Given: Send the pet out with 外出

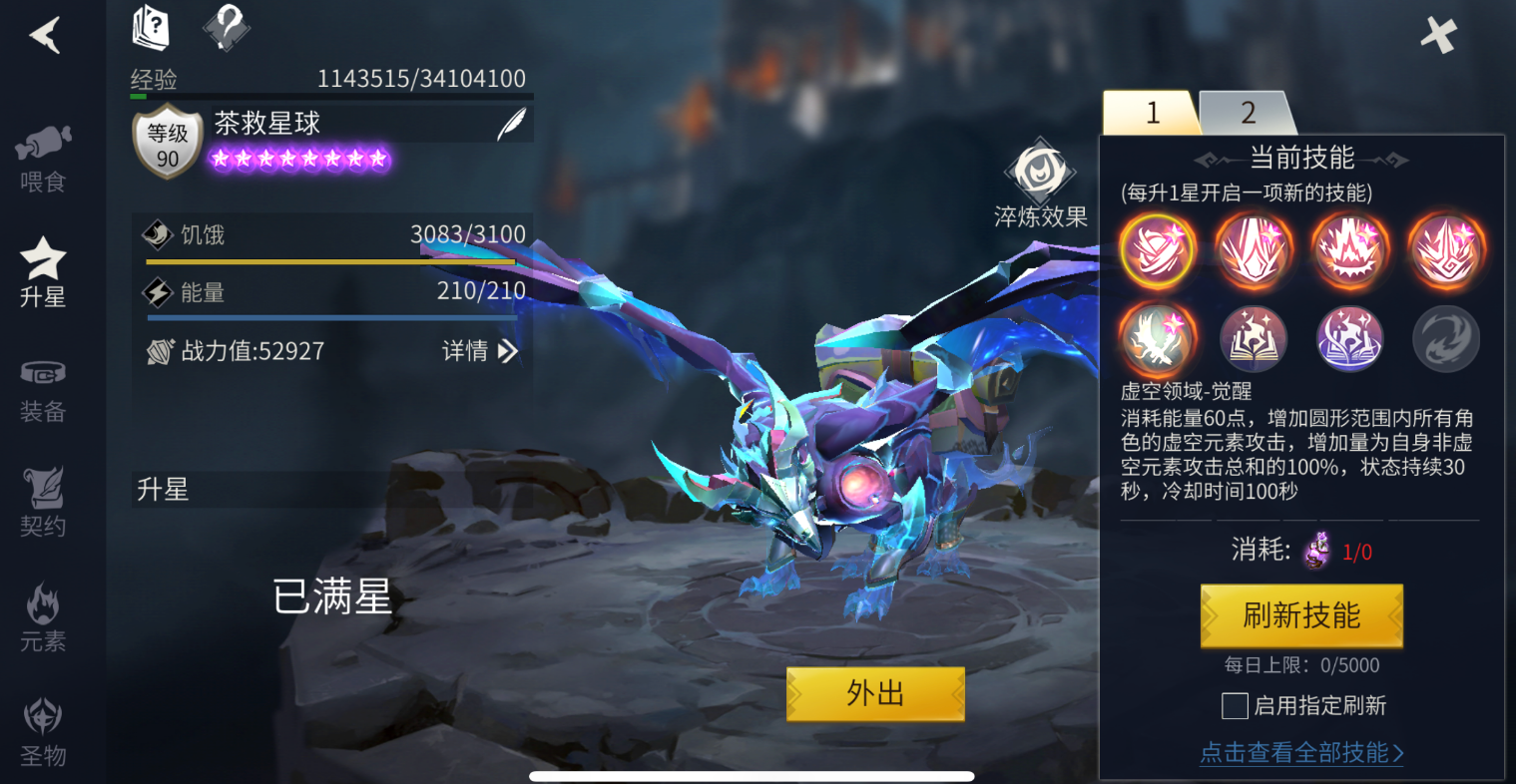Looking at the screenshot, I should 875,693.
